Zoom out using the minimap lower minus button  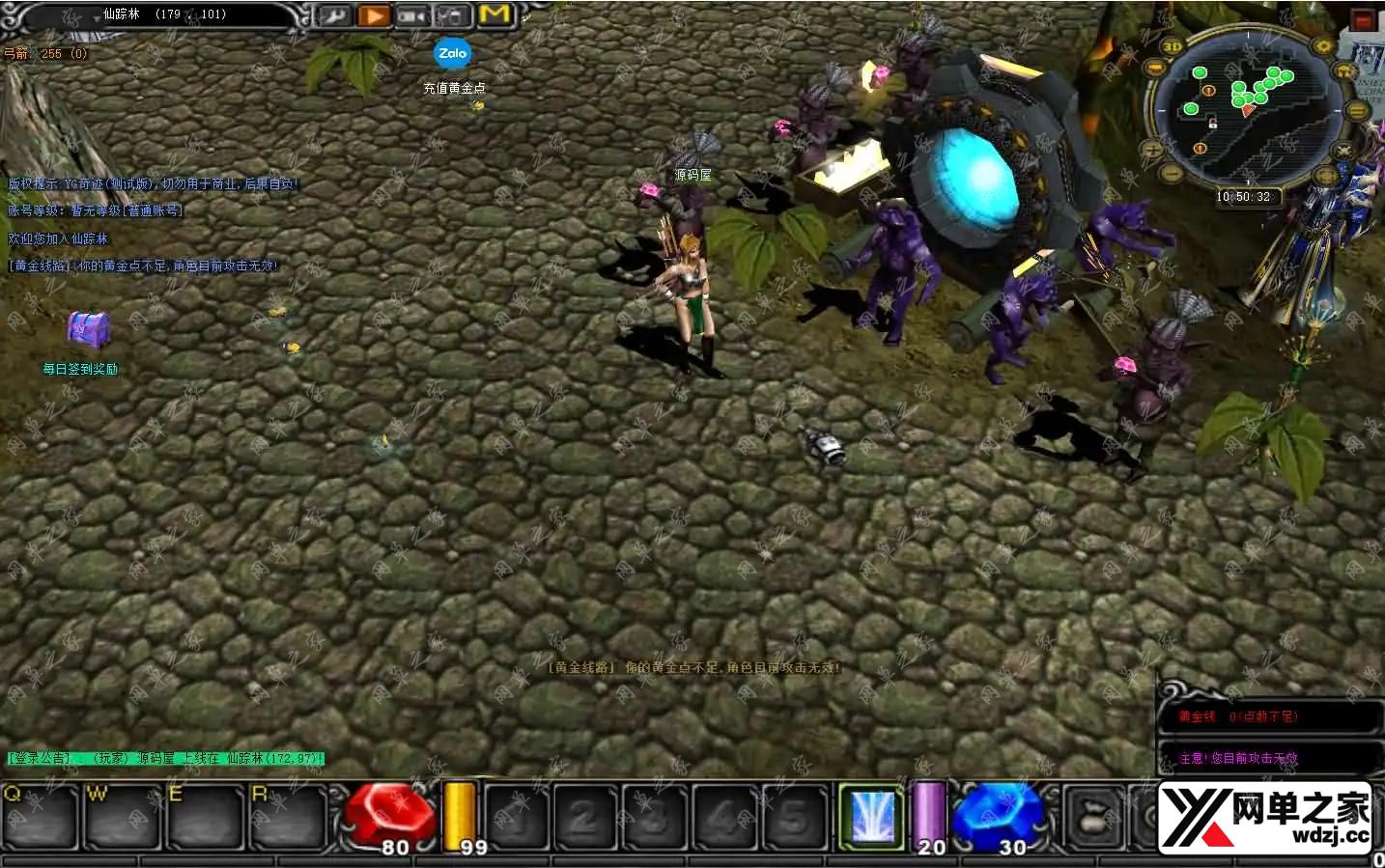(1171, 174)
